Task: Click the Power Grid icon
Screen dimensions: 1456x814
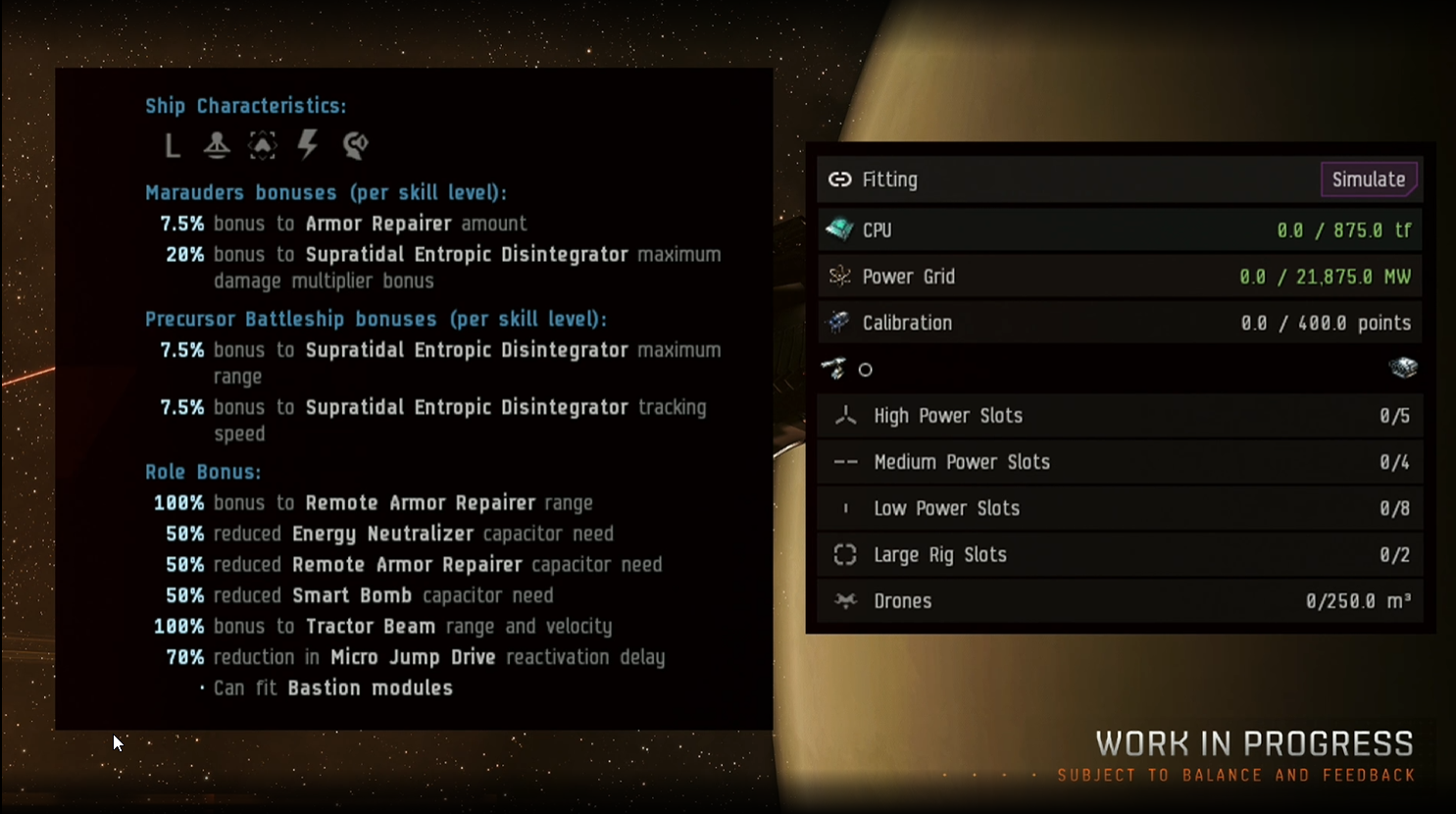Action: (839, 277)
